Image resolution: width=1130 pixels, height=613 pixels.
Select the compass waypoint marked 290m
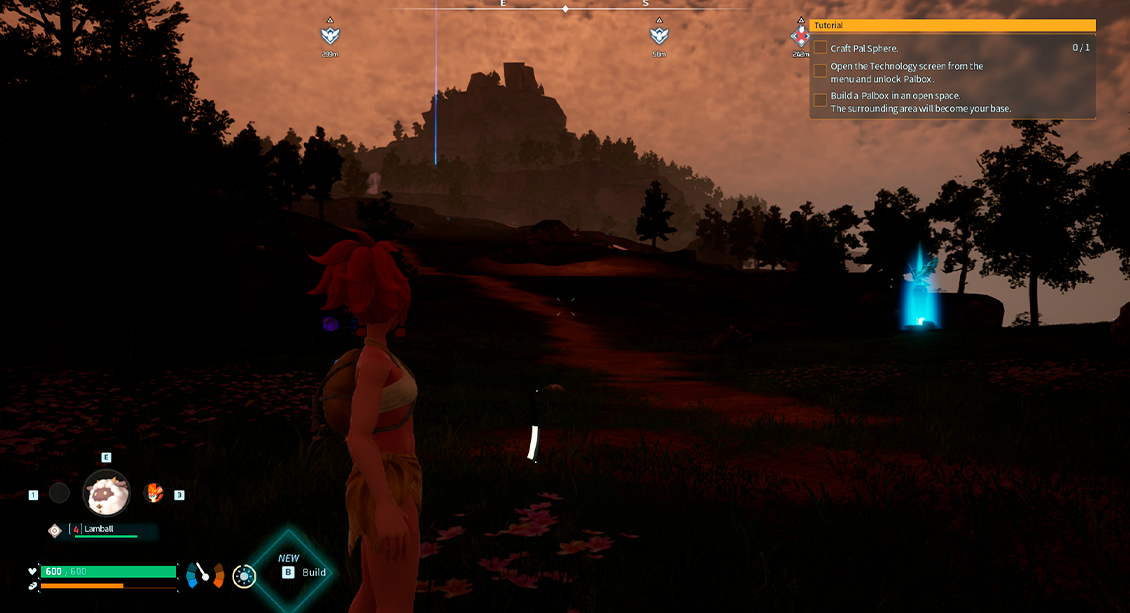coord(330,36)
